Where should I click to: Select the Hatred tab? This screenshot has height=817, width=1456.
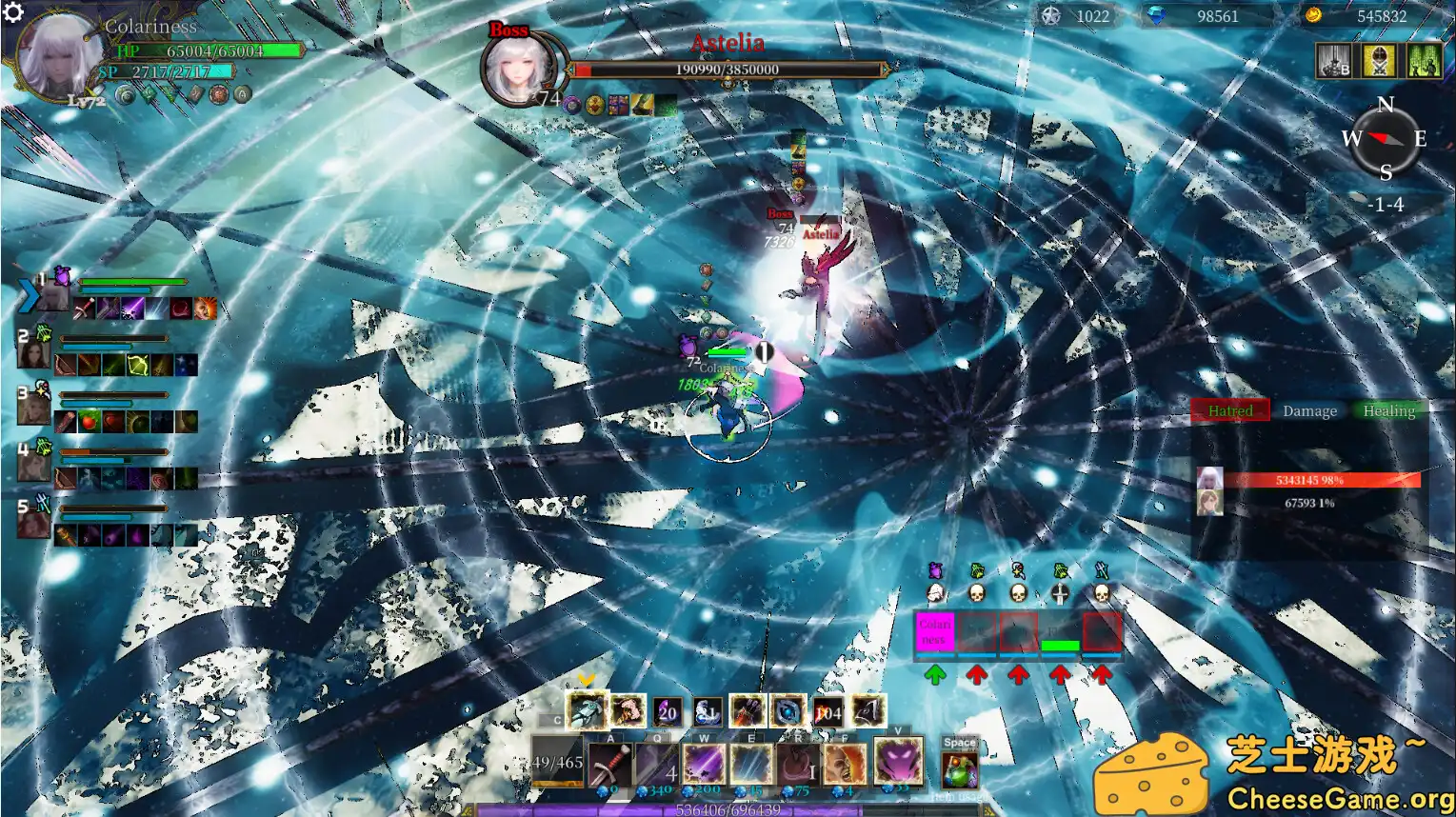coord(1230,409)
